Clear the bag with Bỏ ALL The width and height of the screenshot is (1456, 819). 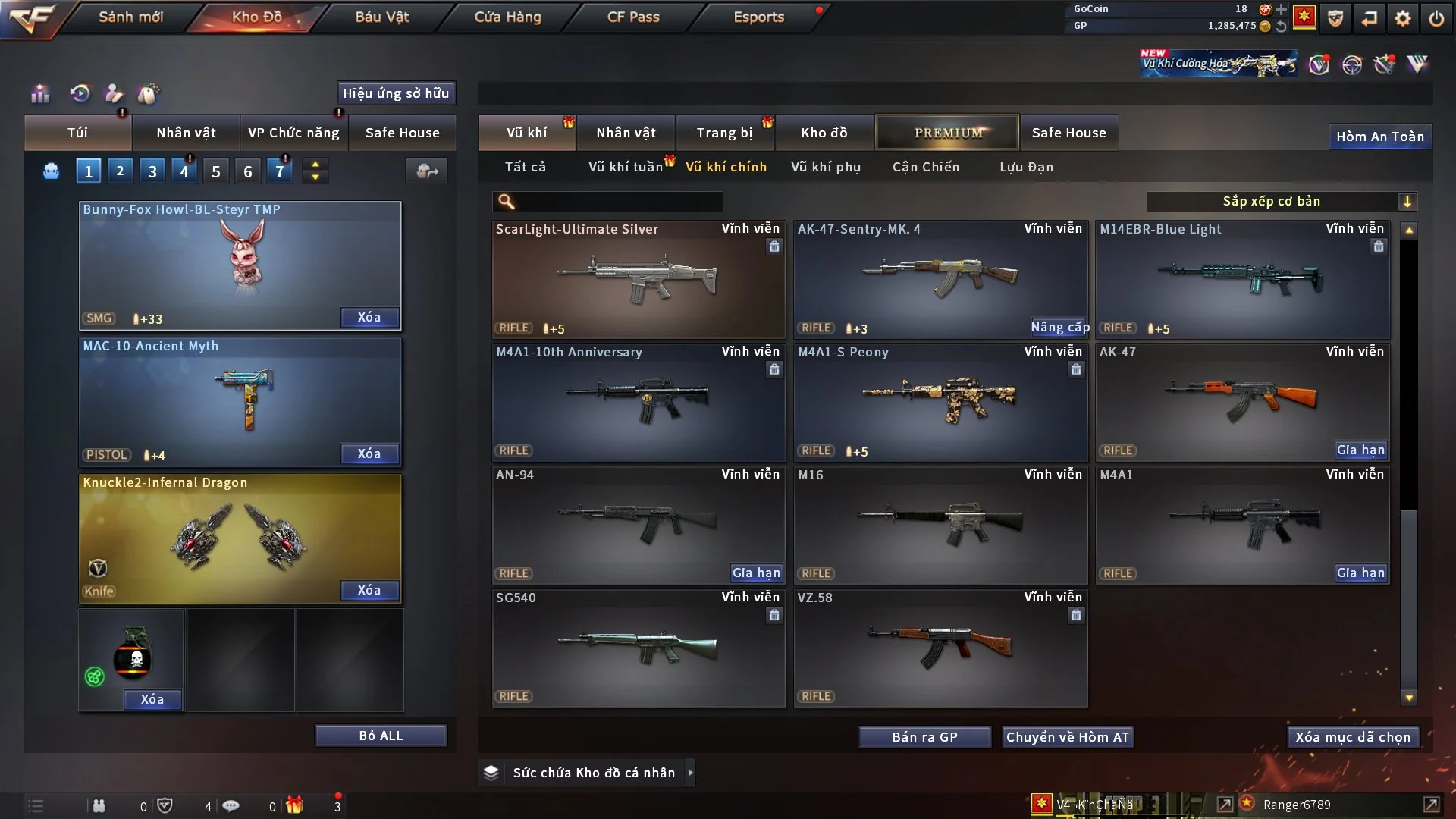click(381, 736)
